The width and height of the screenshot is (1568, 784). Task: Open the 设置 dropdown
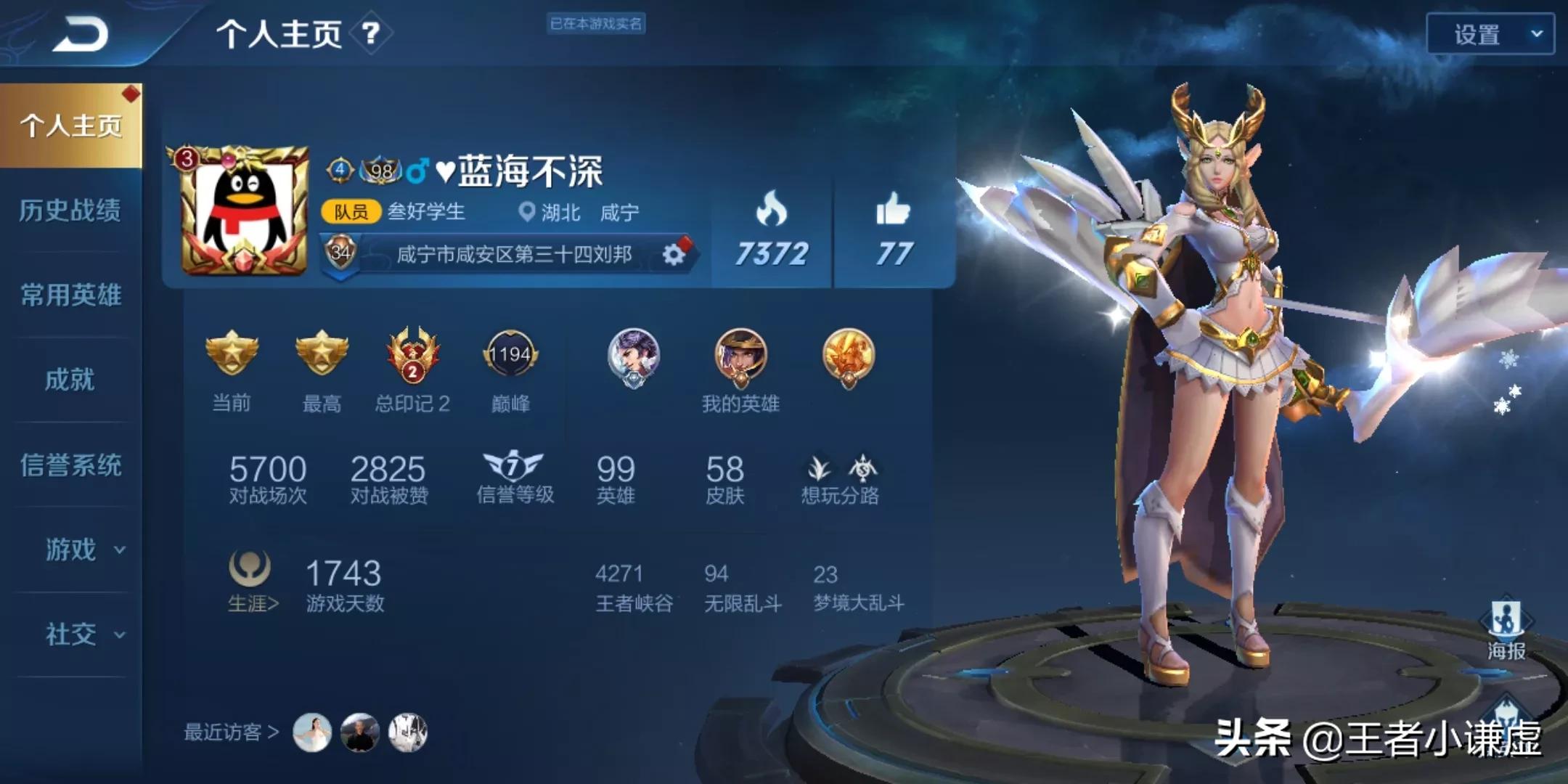(1490, 34)
